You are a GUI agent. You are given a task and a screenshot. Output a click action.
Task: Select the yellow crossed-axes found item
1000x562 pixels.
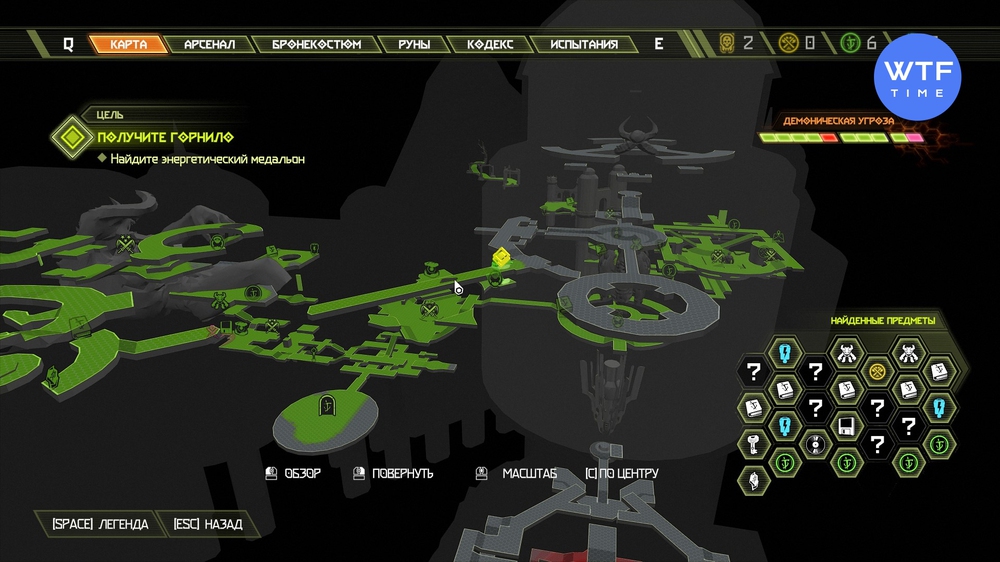(877, 370)
